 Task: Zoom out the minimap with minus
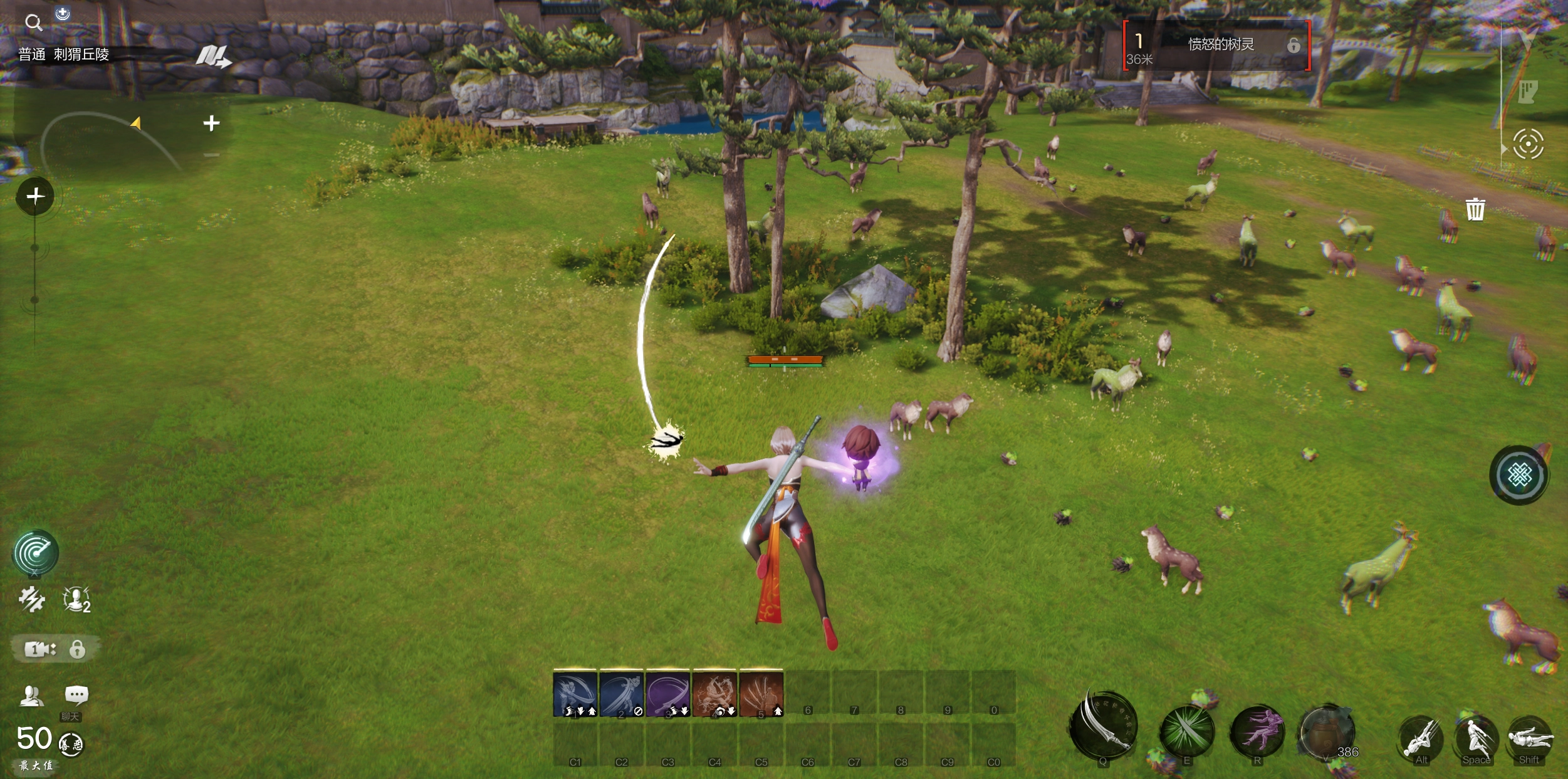coord(211,155)
